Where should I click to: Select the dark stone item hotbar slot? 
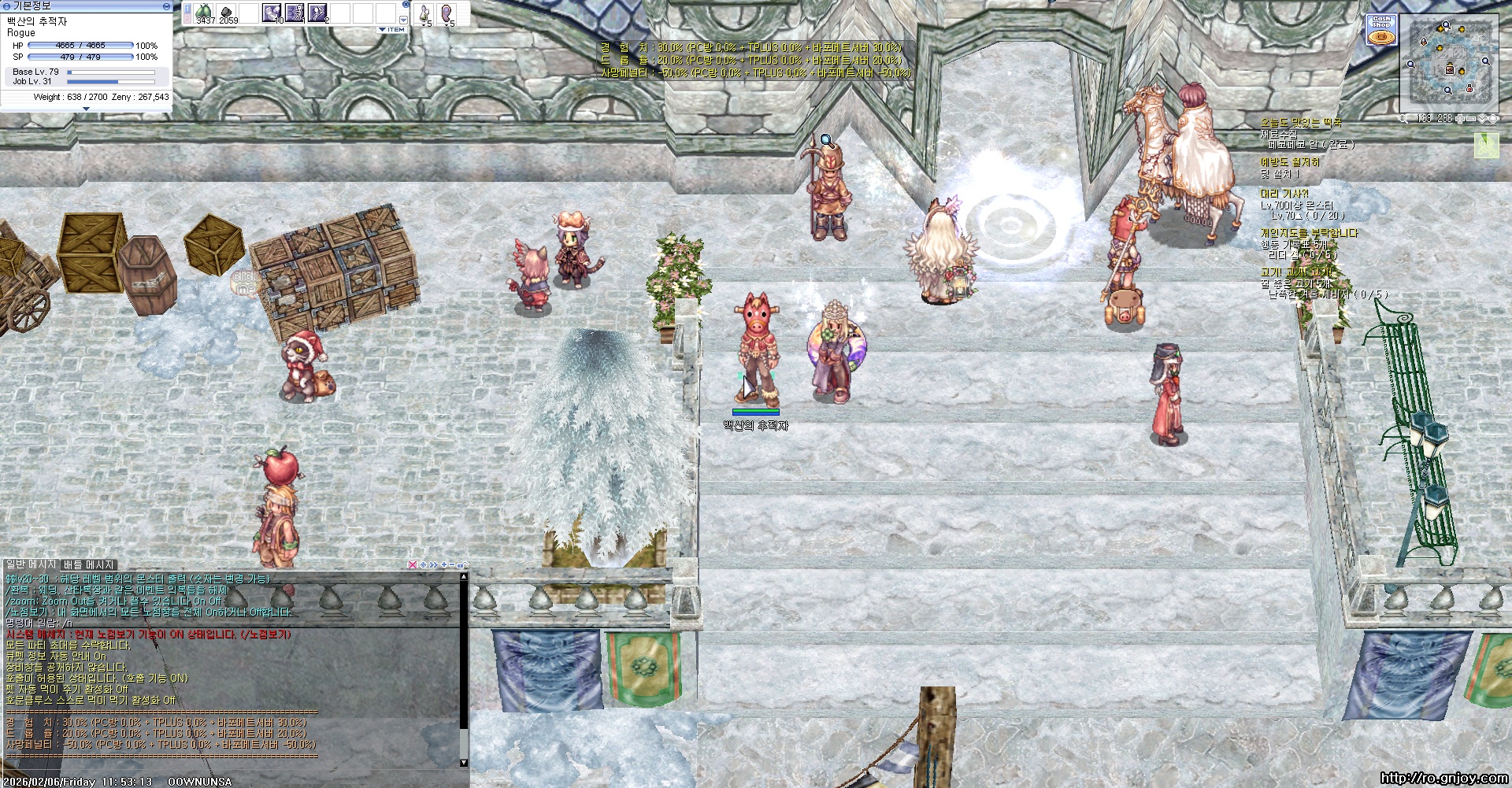click(x=228, y=13)
